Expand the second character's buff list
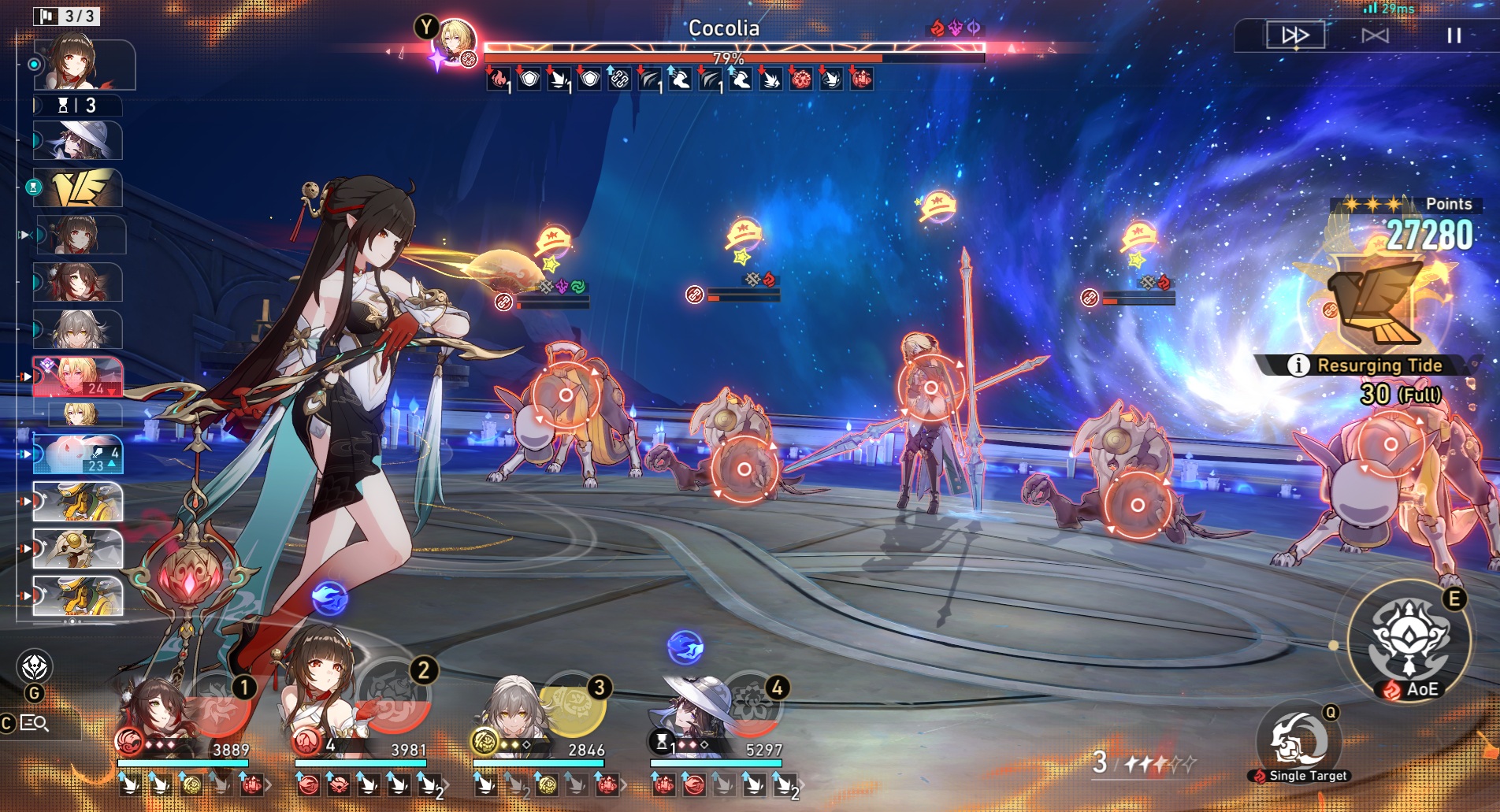Image resolution: width=1500 pixels, height=812 pixels. point(446,784)
